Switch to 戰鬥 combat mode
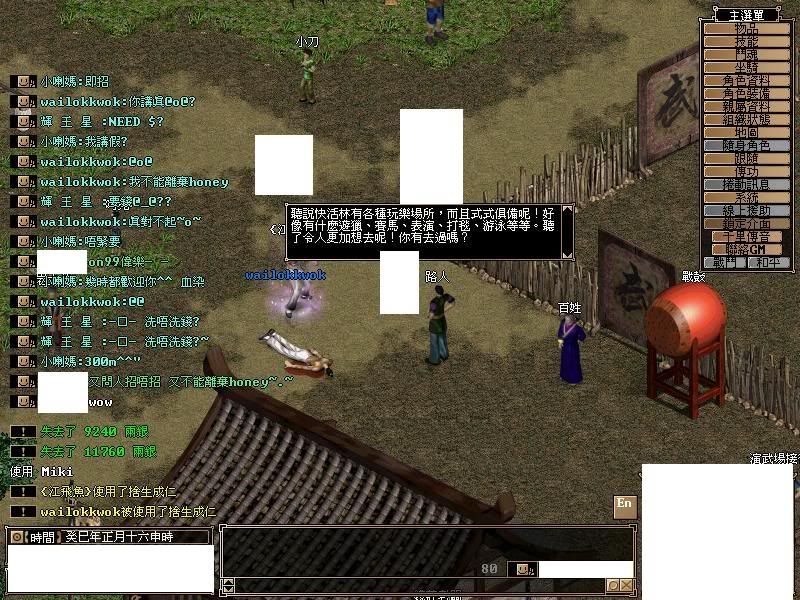 click(727, 262)
